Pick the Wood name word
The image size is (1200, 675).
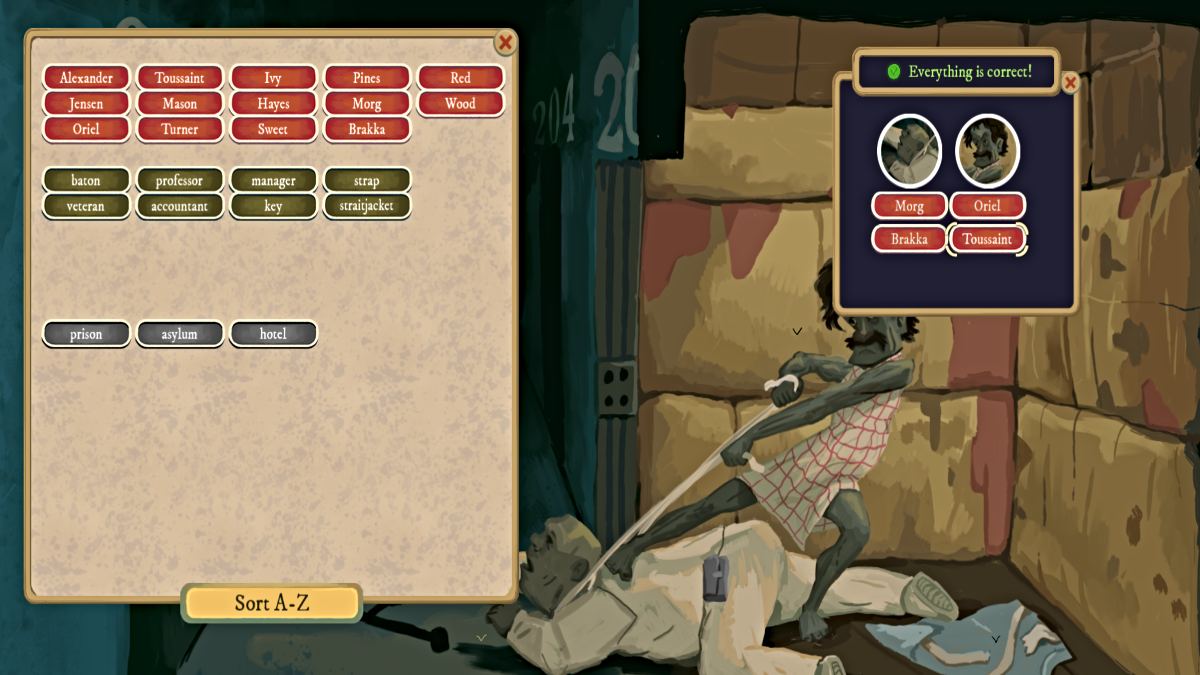click(x=460, y=104)
